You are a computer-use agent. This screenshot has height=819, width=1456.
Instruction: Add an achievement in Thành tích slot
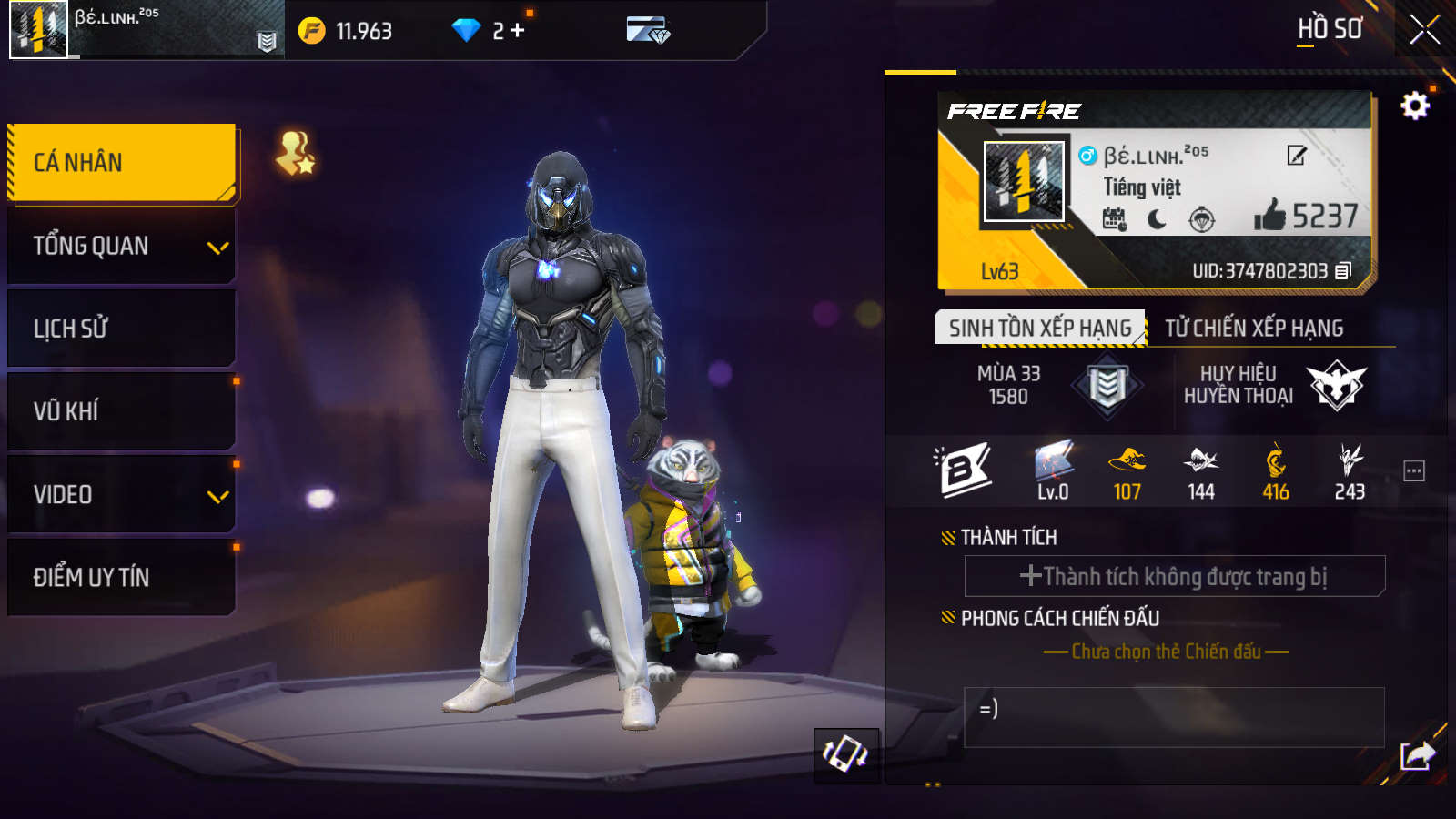pyautogui.click(x=1174, y=576)
